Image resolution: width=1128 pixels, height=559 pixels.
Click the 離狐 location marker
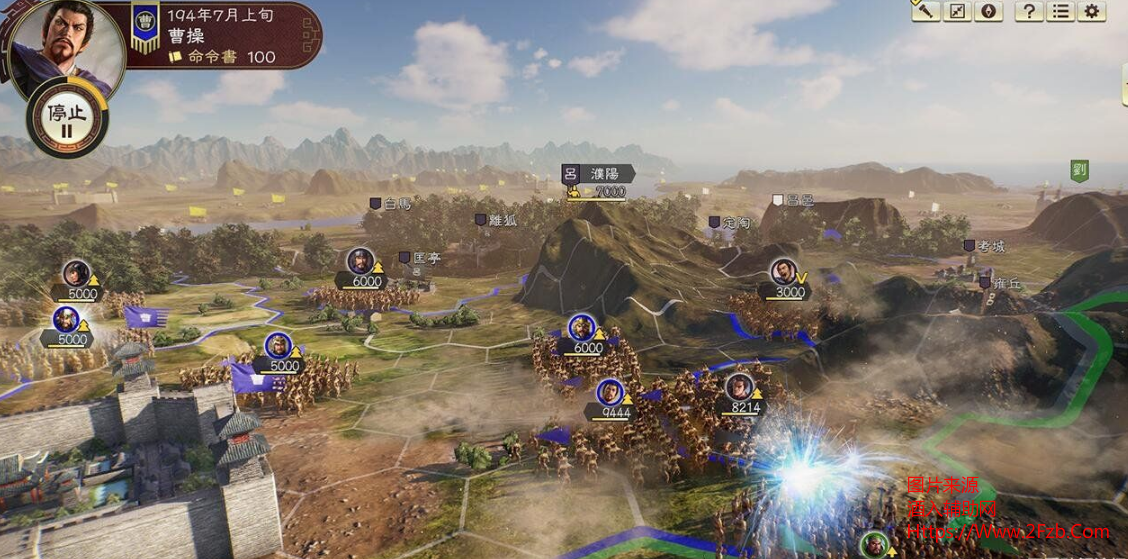coord(495,219)
